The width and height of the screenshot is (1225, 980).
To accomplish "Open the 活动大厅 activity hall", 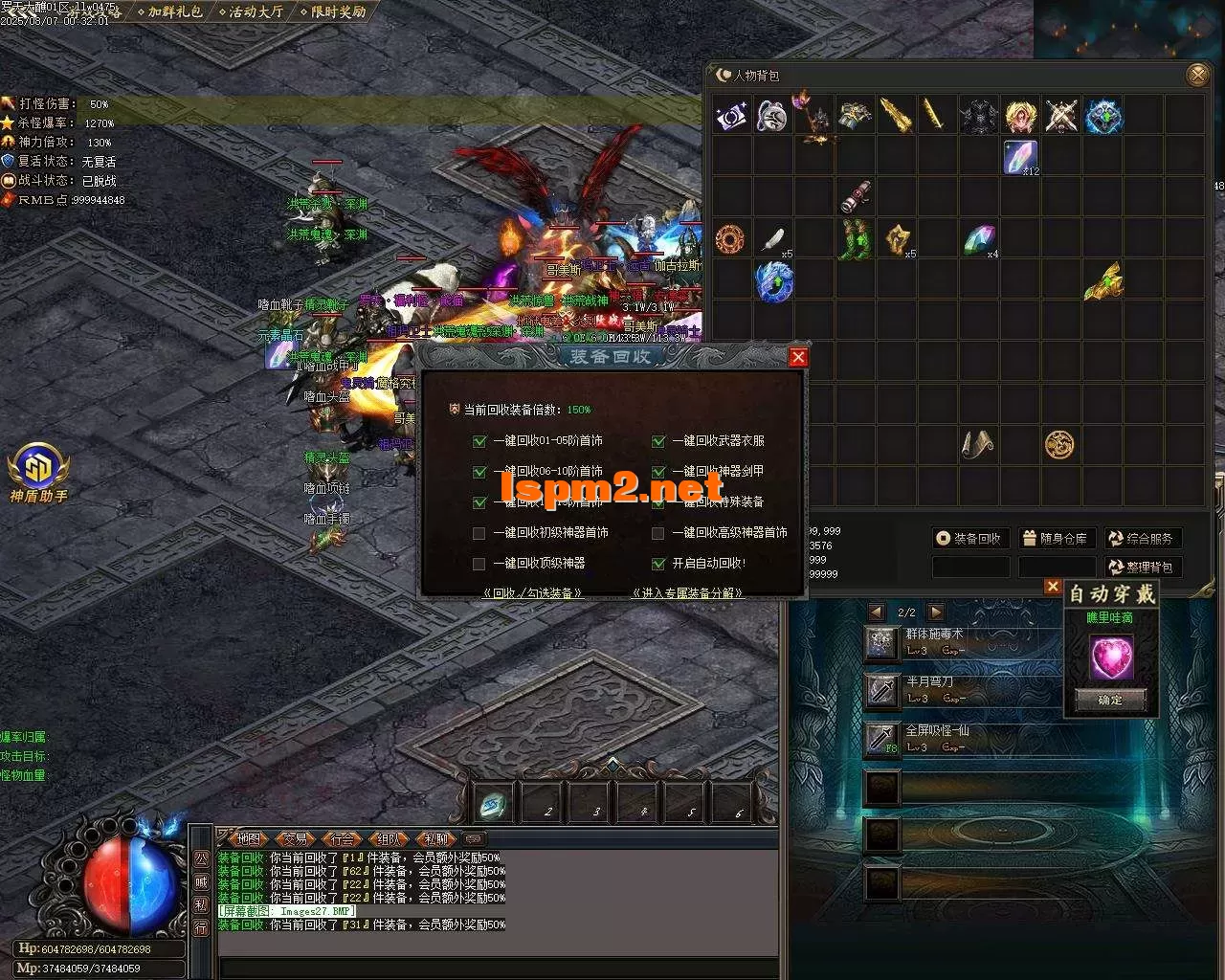I will click(x=254, y=12).
